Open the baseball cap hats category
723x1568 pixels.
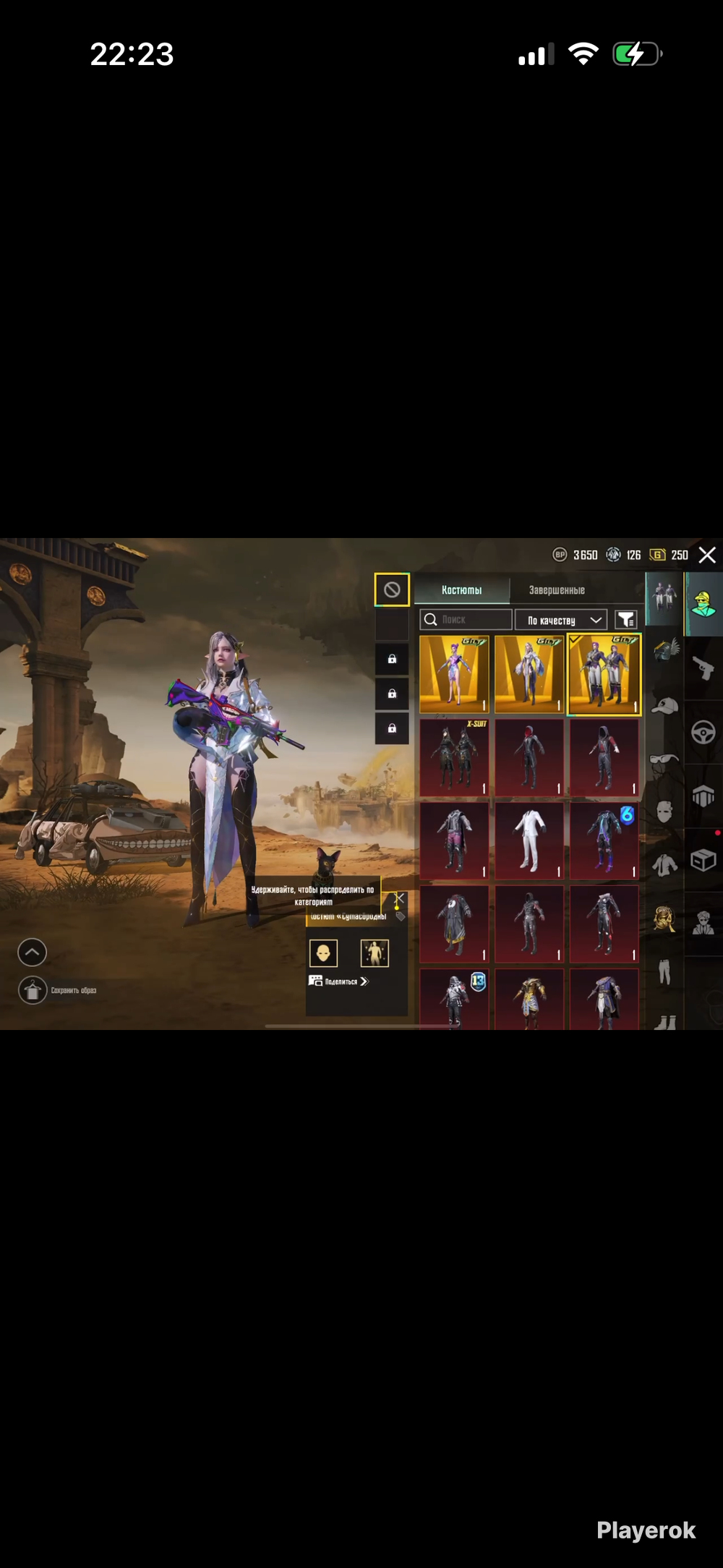664,705
